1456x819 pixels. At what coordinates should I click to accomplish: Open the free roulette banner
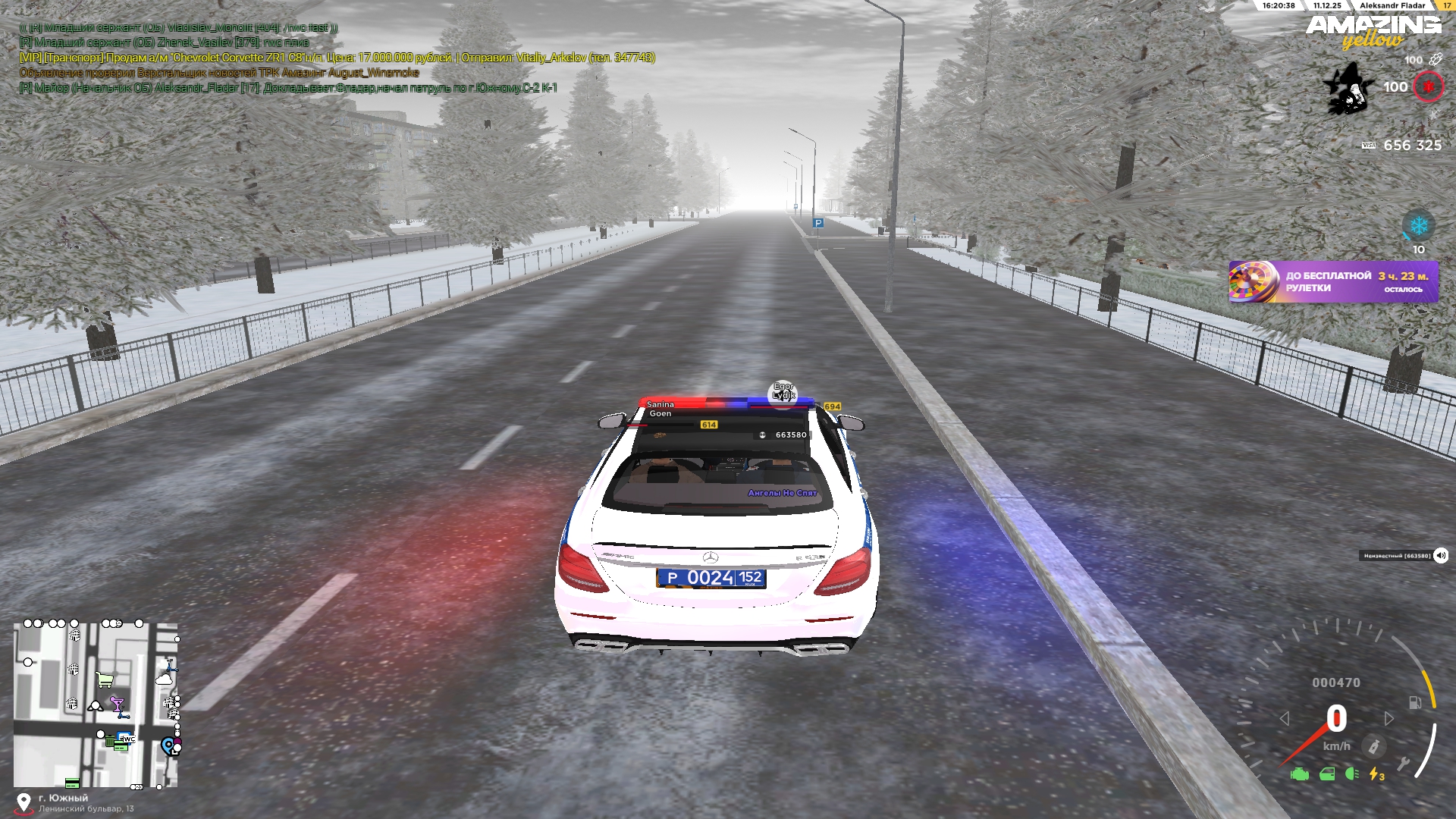1333,282
